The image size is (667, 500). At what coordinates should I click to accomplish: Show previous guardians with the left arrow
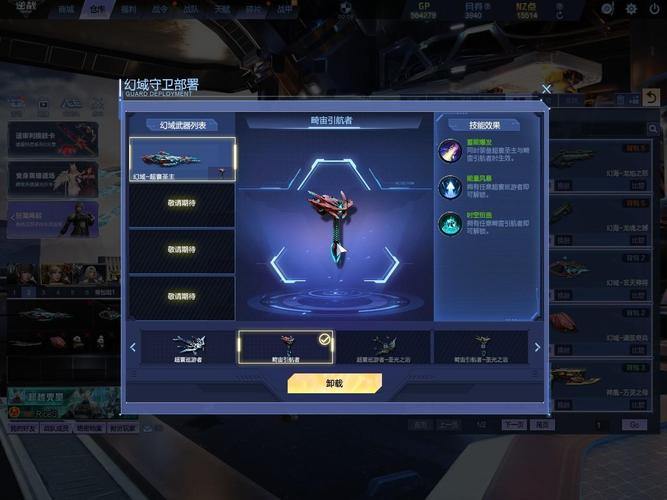pyautogui.click(x=133, y=347)
